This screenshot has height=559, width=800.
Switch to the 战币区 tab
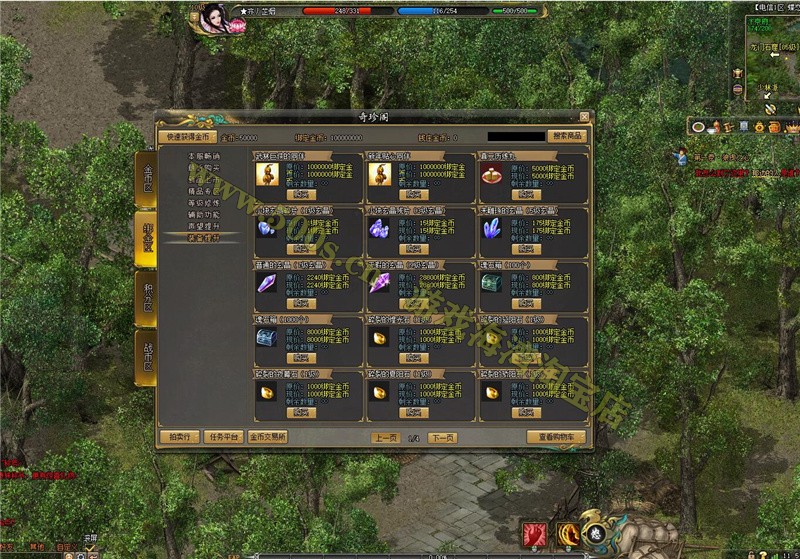click(146, 358)
